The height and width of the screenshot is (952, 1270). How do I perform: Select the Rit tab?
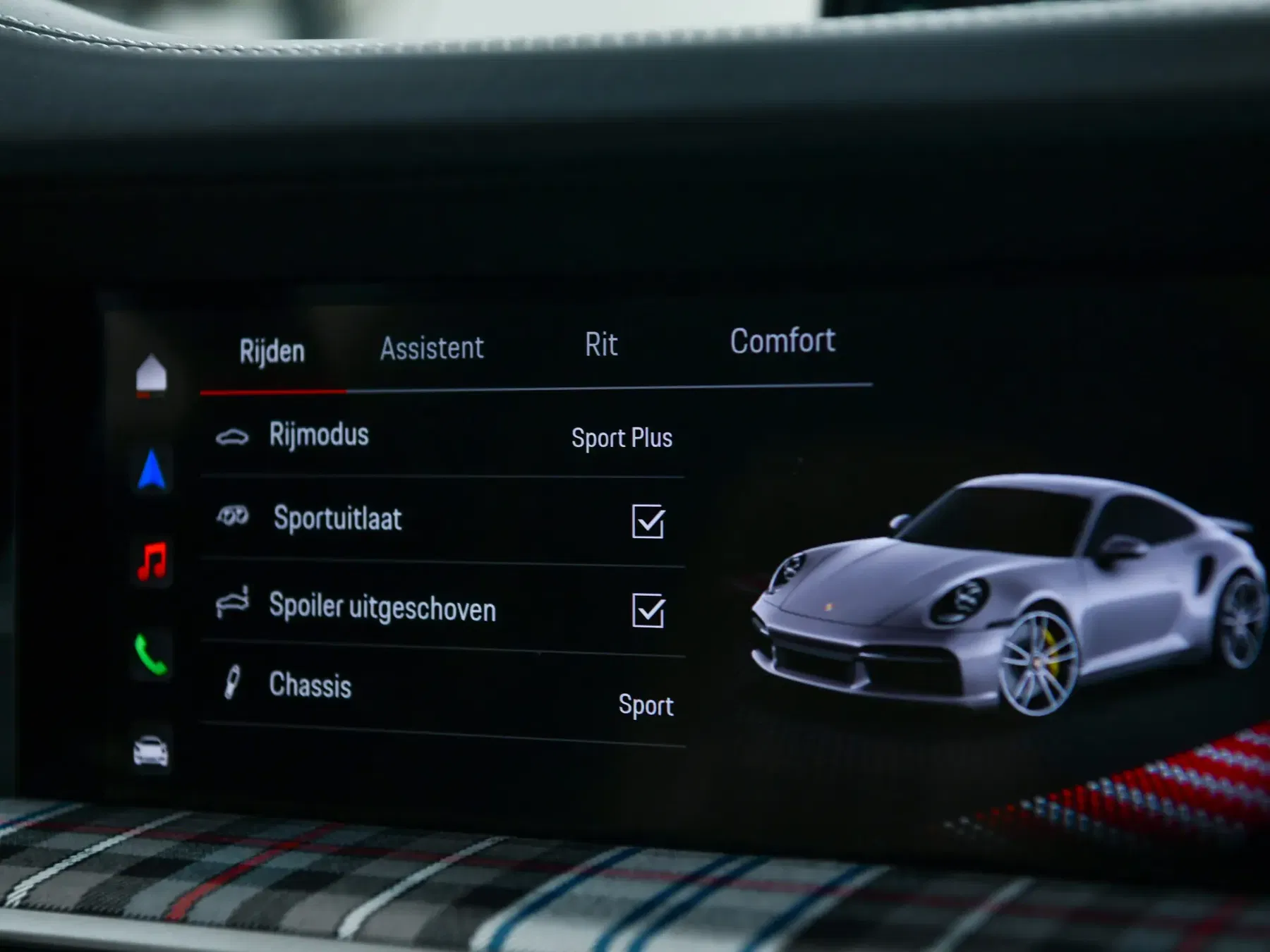click(x=601, y=345)
